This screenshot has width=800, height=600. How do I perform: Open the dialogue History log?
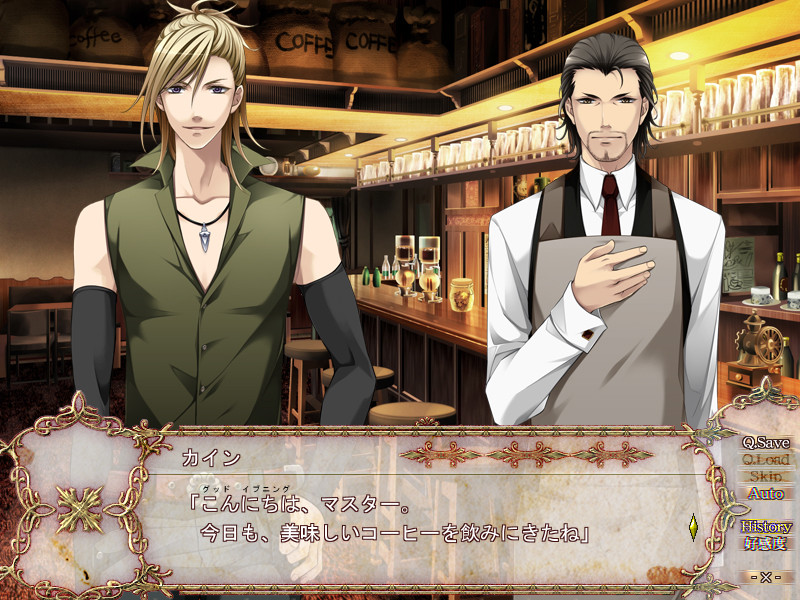tap(766, 527)
